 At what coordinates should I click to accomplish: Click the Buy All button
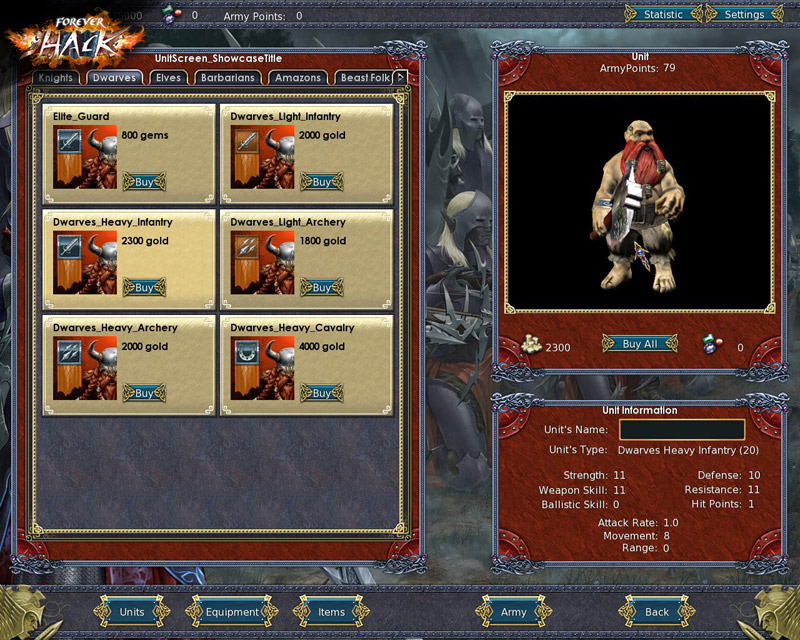640,344
